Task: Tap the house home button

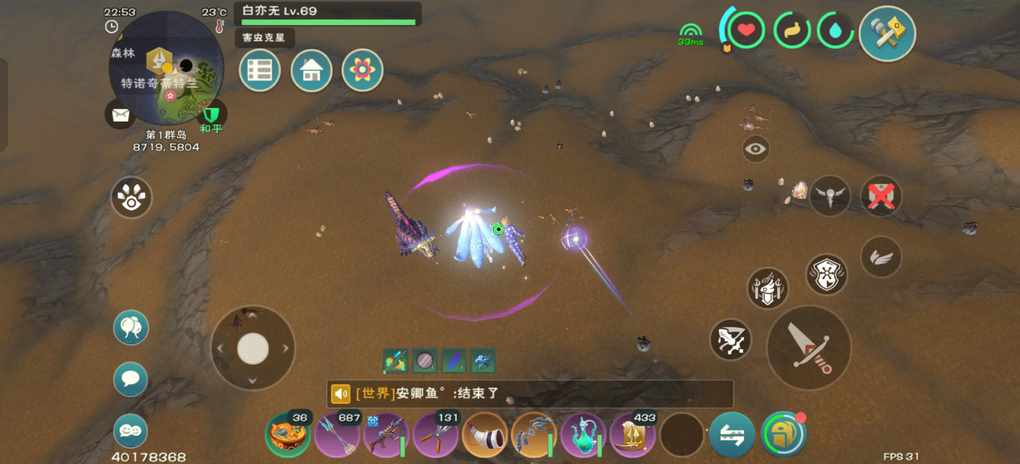Action: click(311, 71)
